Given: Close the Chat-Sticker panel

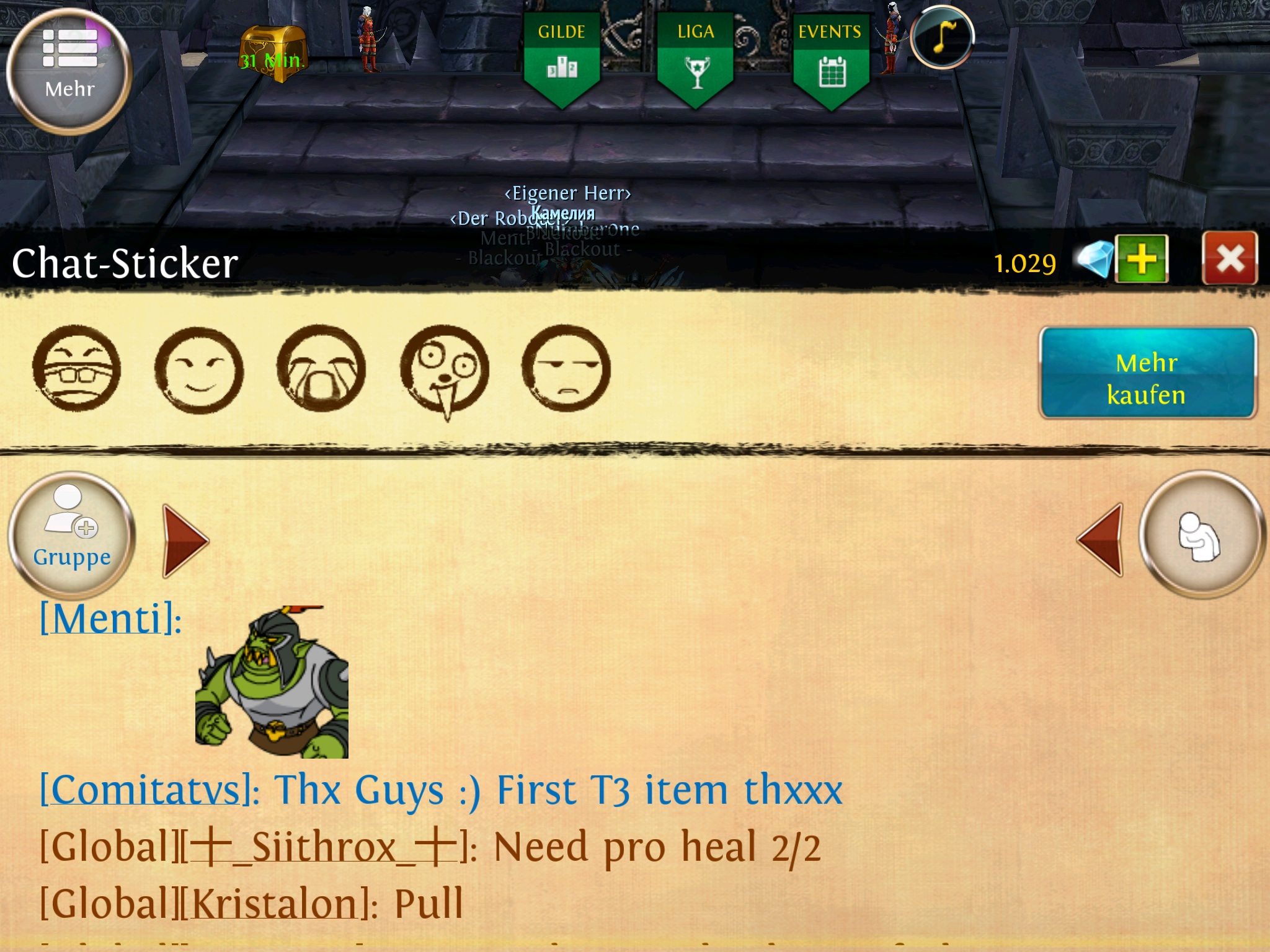Looking at the screenshot, I should [1230, 258].
